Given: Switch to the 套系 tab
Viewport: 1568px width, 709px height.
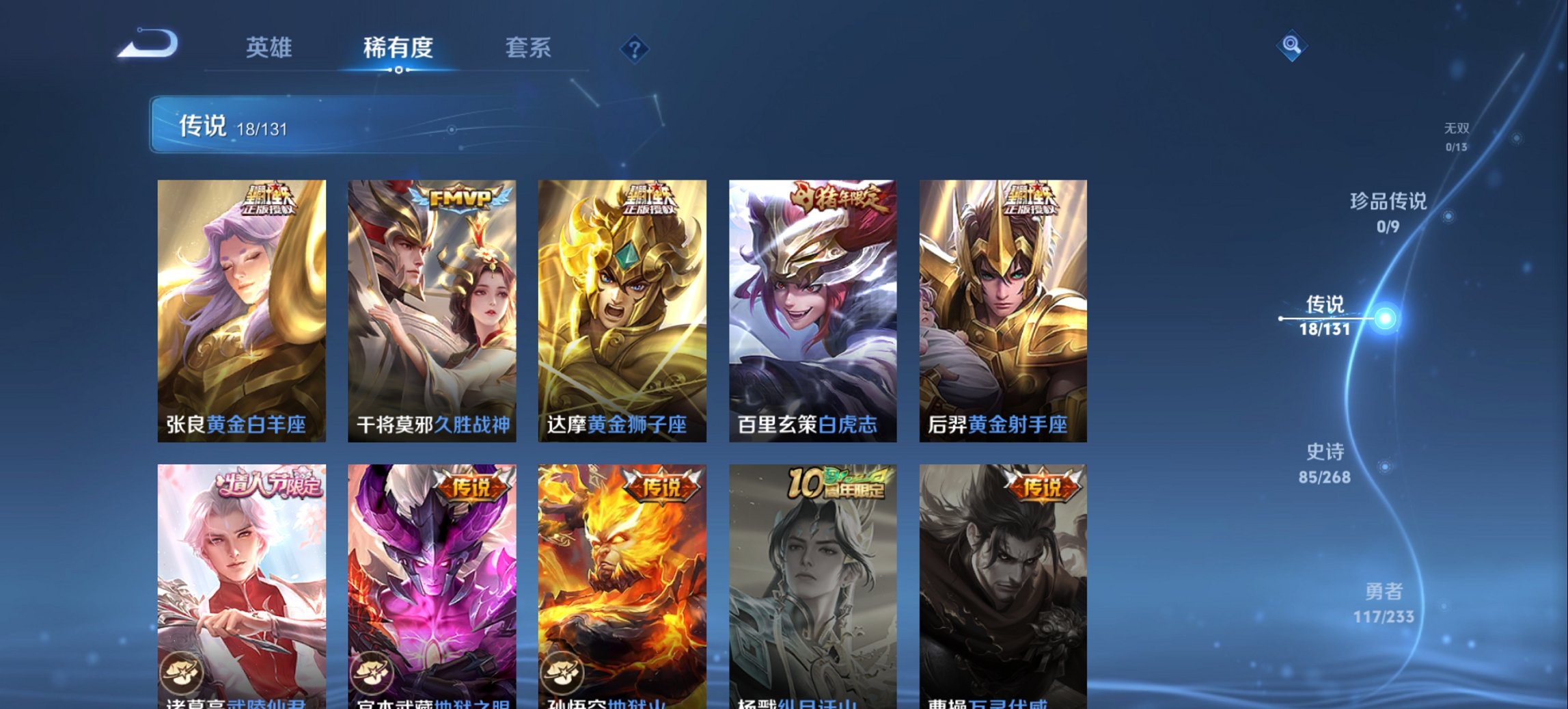Looking at the screenshot, I should click(x=529, y=48).
